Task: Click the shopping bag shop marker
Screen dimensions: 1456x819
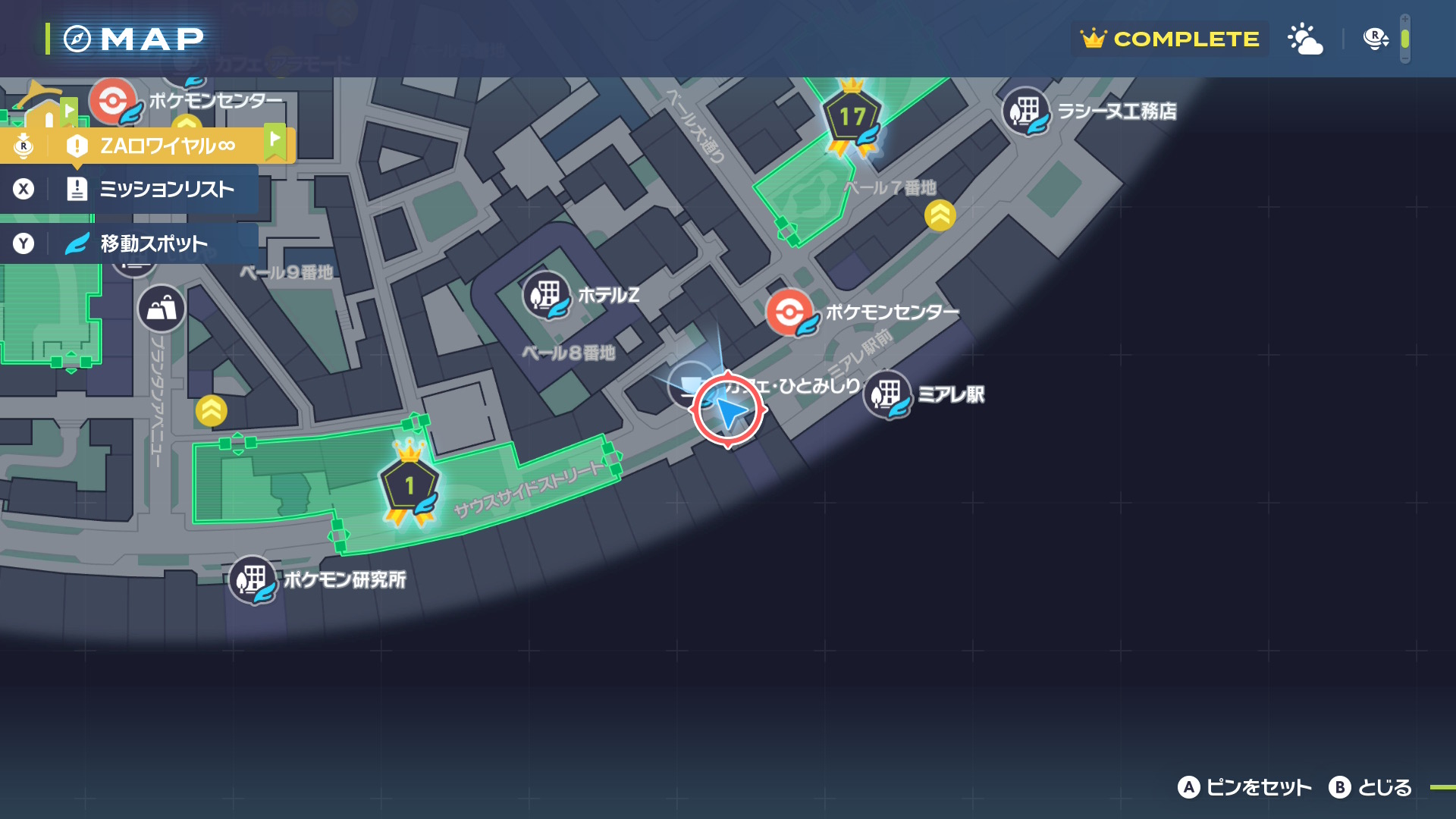Action: point(162,309)
